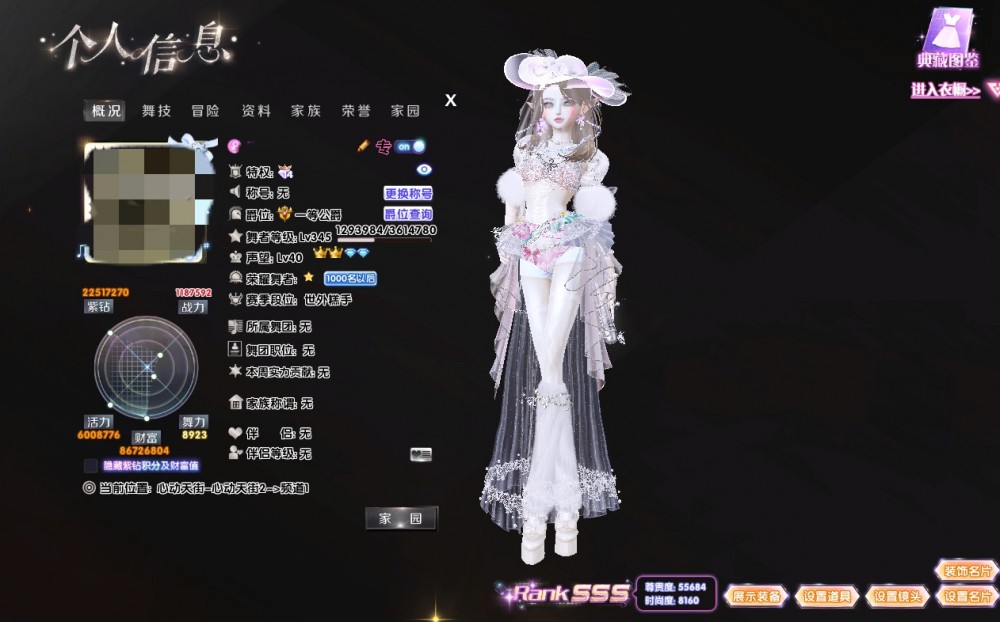Switch to the 舞技 tab
Viewport: 1000px width, 622px height.
(x=156, y=111)
